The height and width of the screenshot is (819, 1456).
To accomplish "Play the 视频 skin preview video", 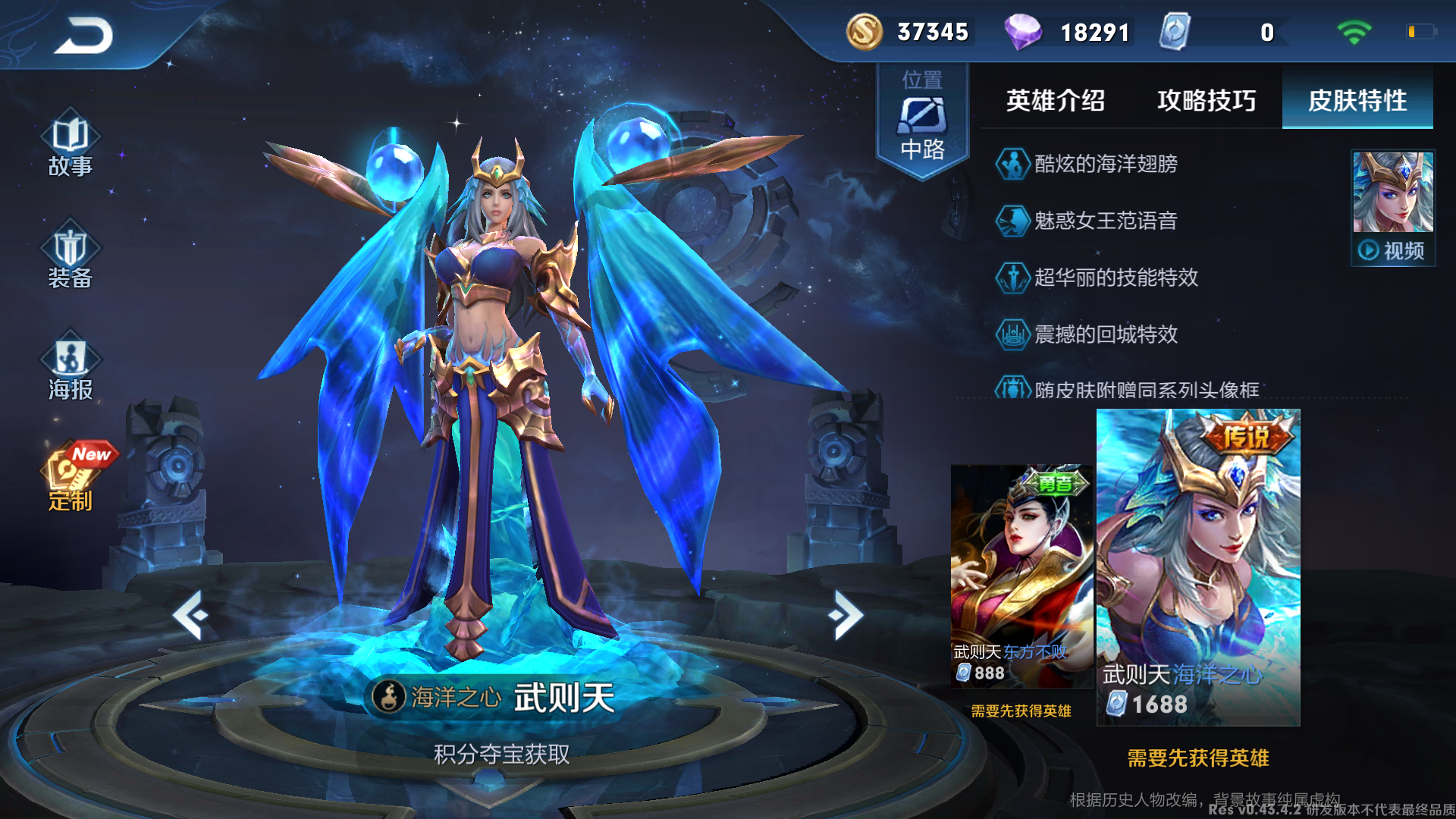I will [1392, 249].
